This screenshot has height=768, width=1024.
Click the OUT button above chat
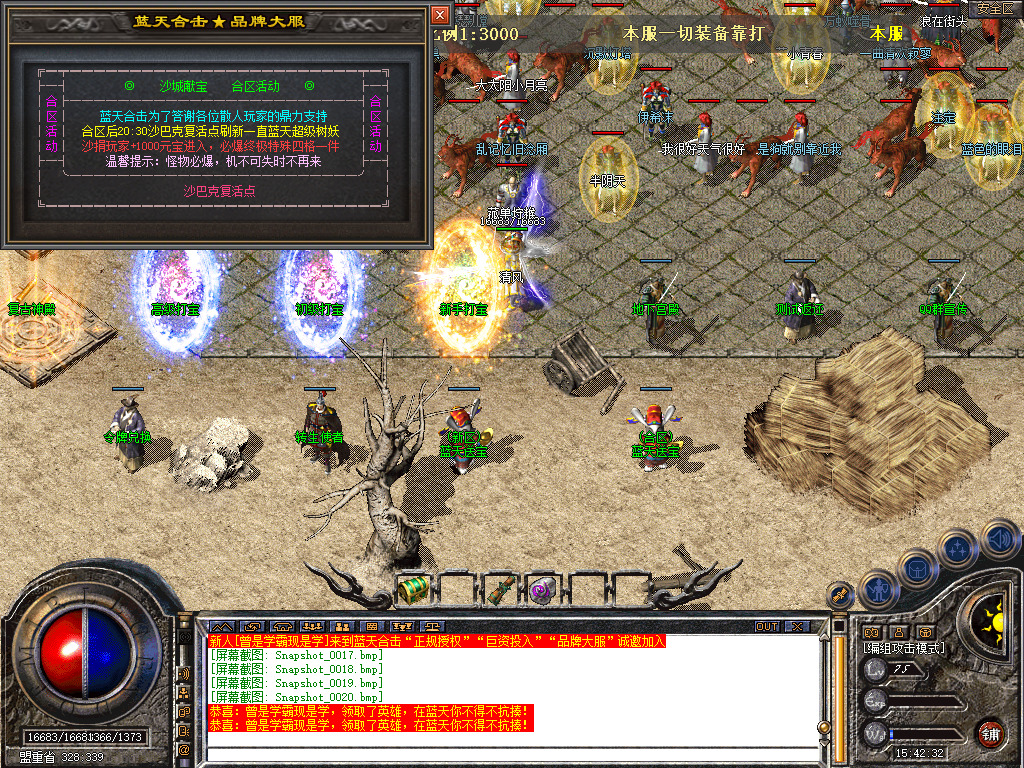tap(767, 626)
